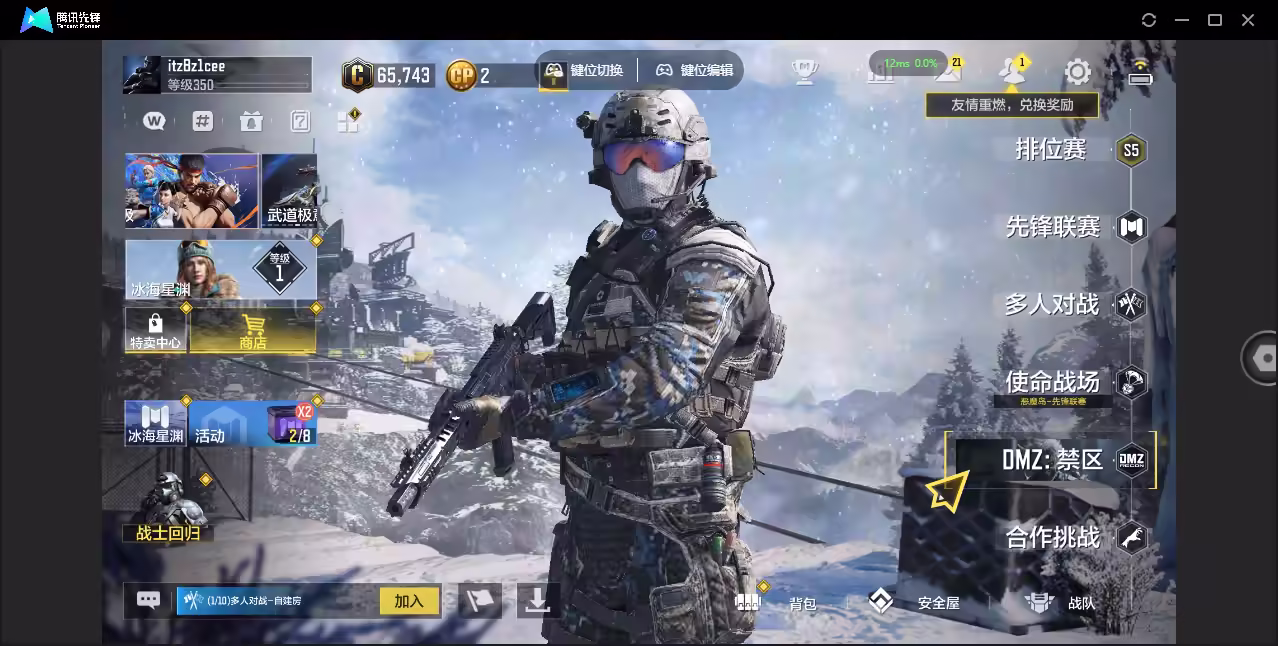Open the 背包 loadout bag

tap(778, 602)
